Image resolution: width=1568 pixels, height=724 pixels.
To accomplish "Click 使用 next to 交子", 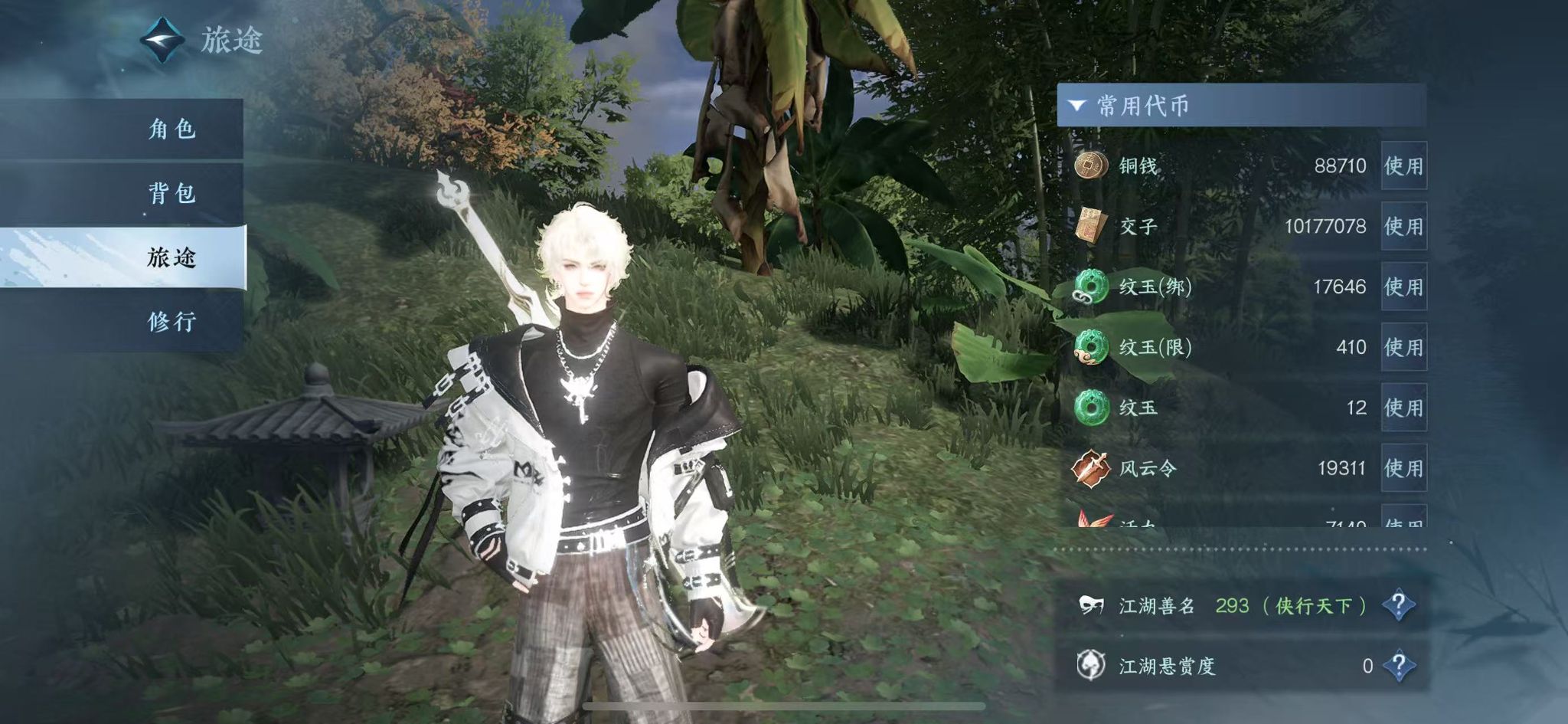I will (1403, 226).
